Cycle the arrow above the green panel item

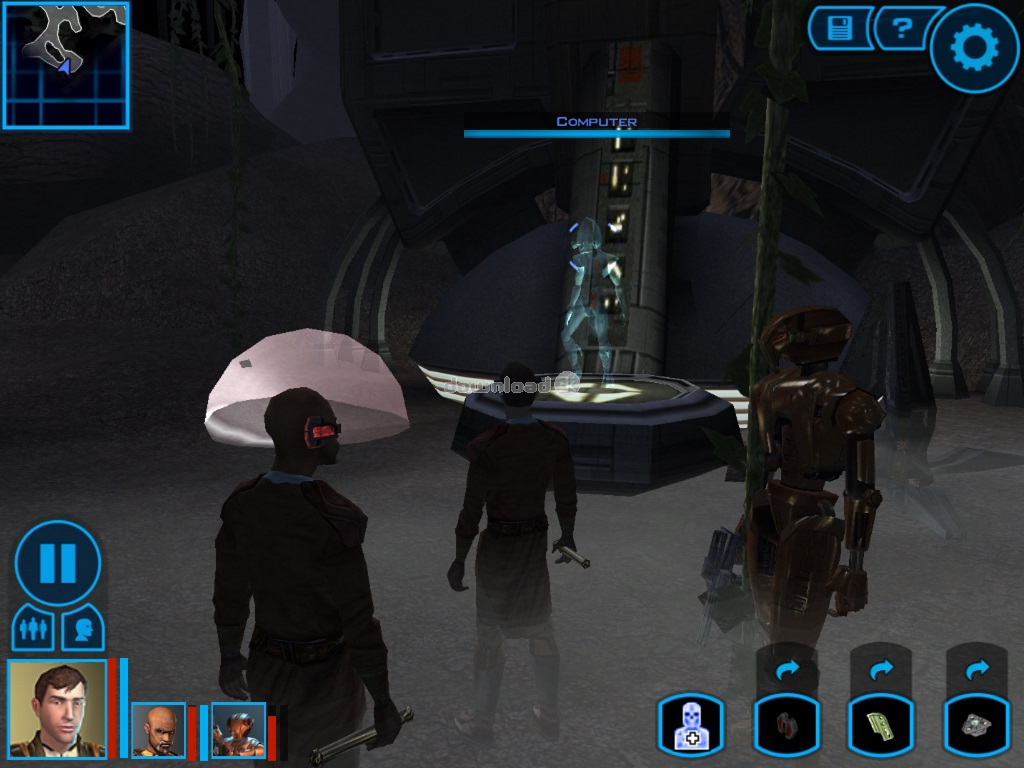(x=881, y=669)
